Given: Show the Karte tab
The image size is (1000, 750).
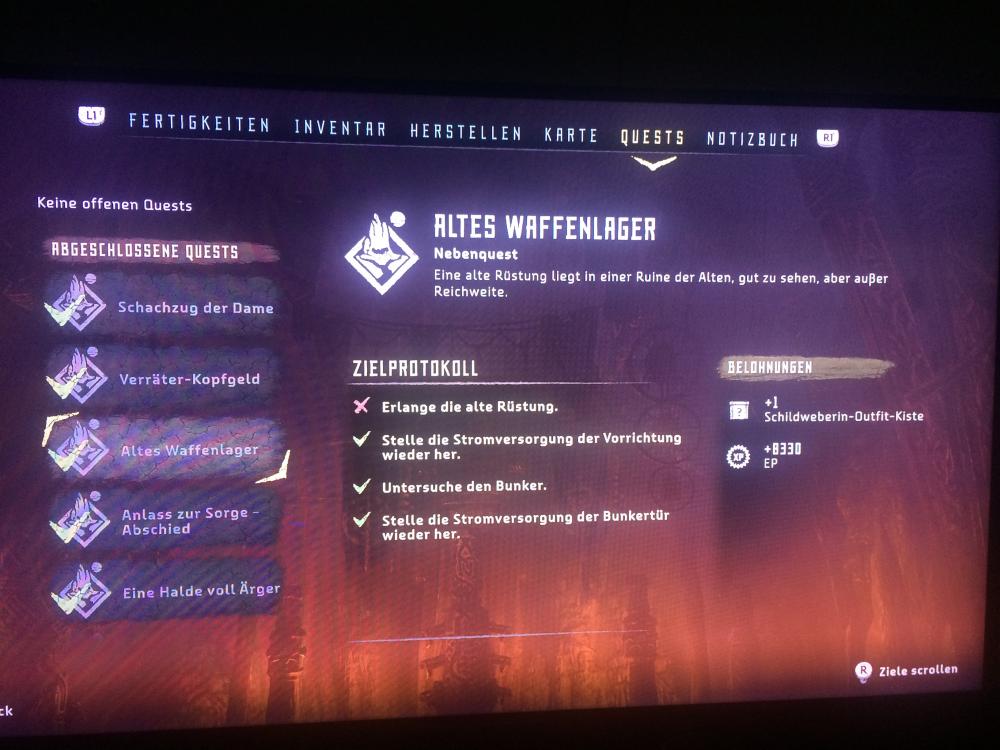Looking at the screenshot, I should click(571, 134).
